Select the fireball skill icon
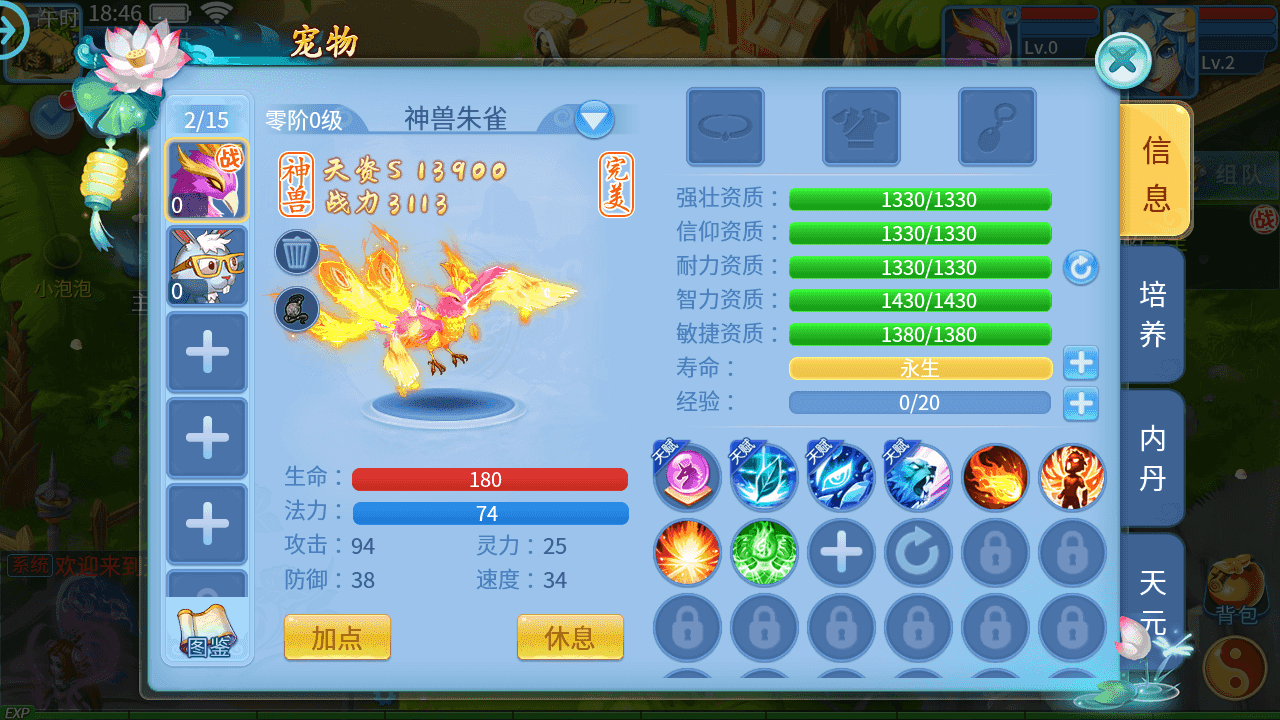Screen dimensions: 1280x720 pyautogui.click(x=995, y=479)
